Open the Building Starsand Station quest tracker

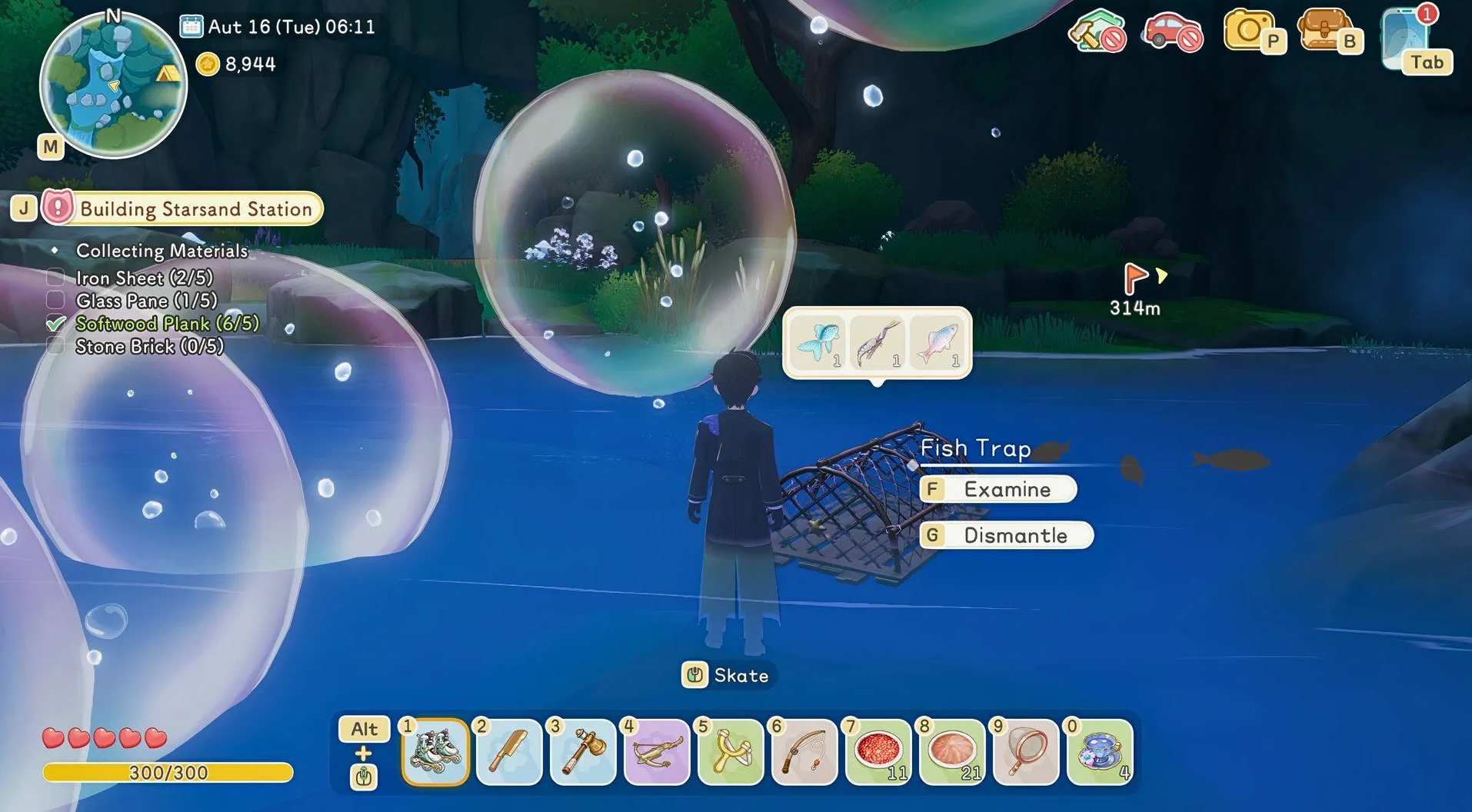185,208
